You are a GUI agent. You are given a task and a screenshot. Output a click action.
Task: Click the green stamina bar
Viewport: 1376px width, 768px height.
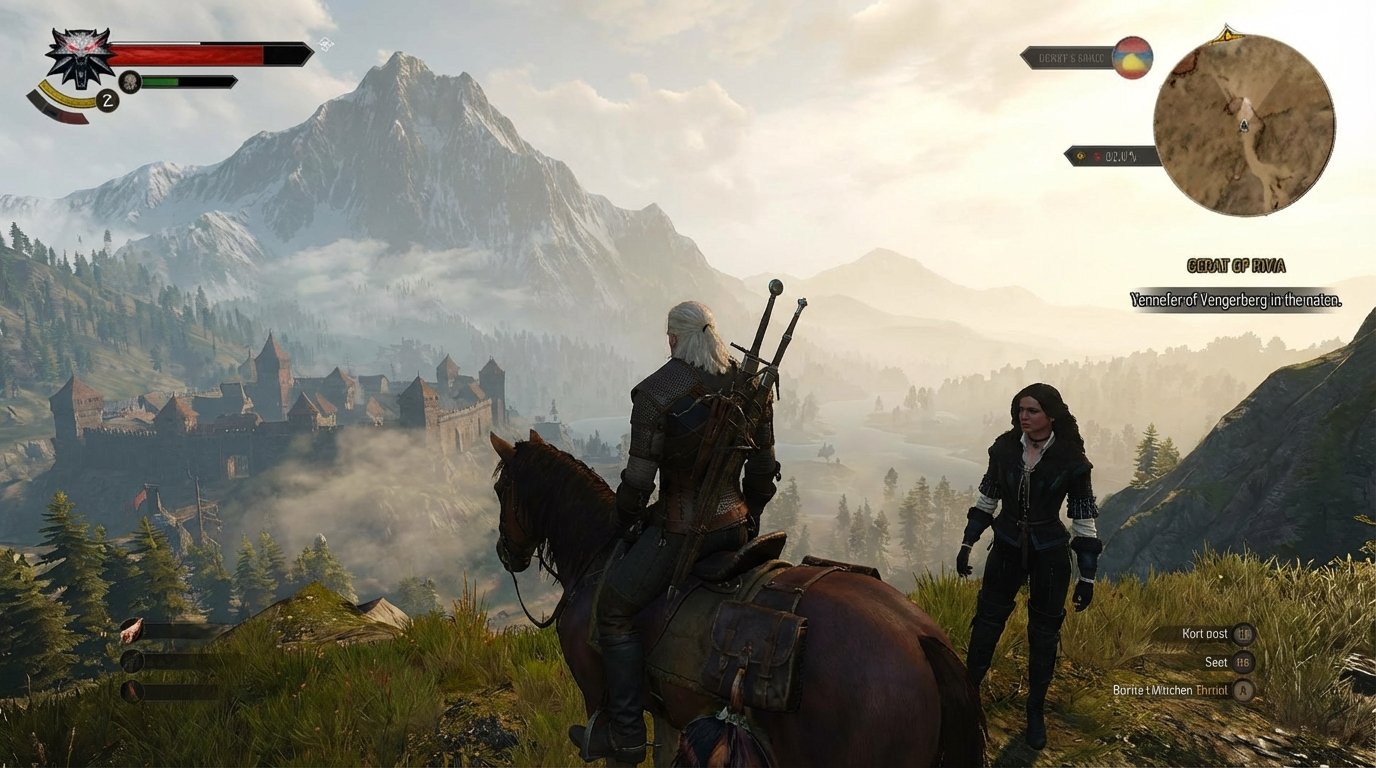tap(160, 81)
